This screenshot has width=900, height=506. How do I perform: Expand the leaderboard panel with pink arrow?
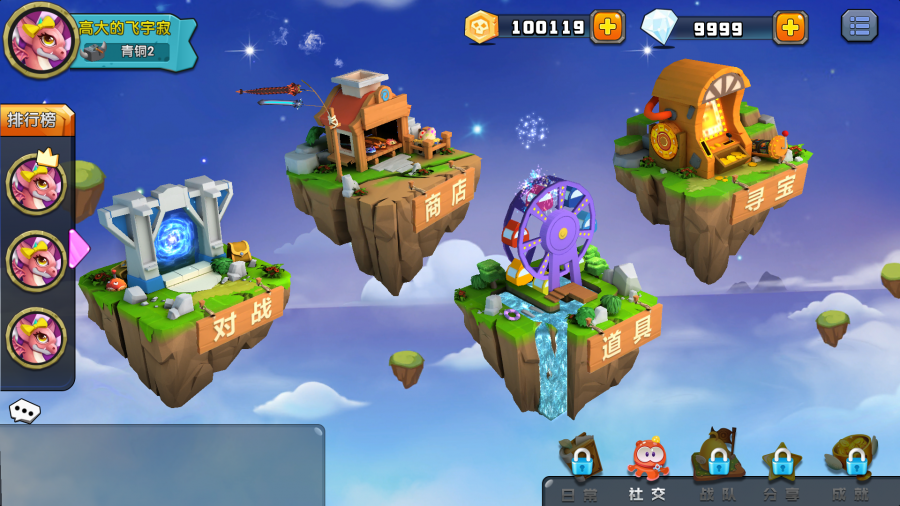pos(79,248)
